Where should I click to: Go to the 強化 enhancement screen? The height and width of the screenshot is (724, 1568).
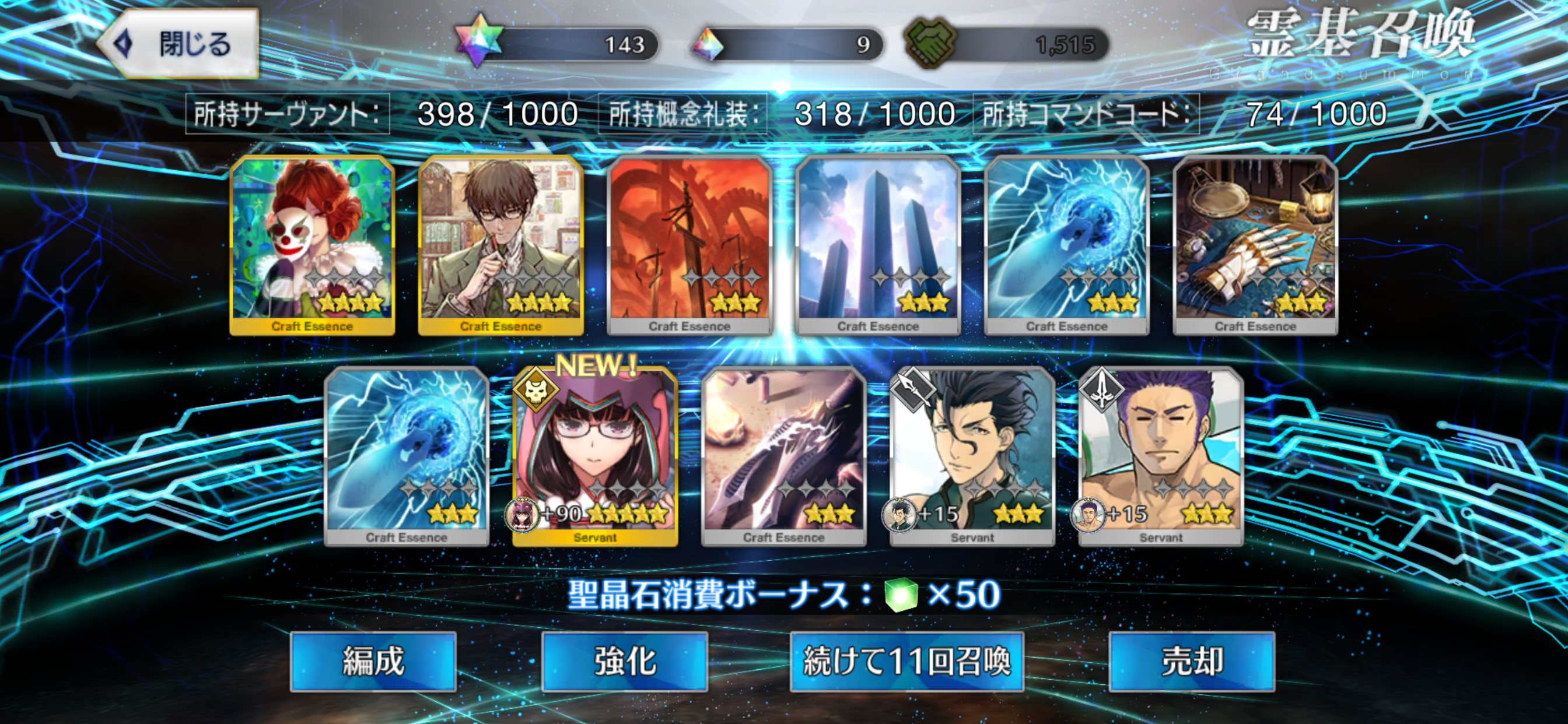(625, 661)
